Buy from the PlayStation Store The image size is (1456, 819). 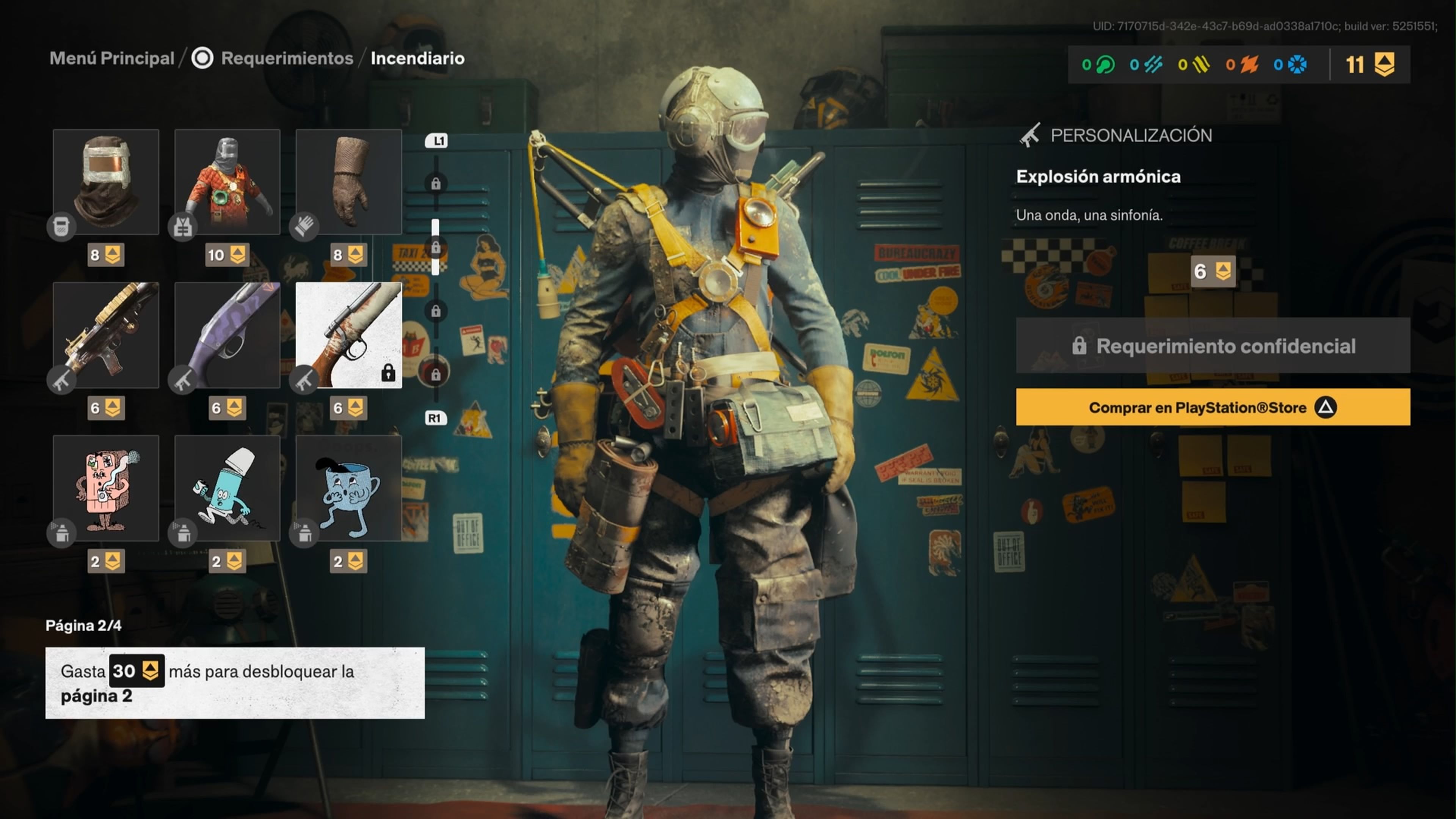click(1213, 407)
